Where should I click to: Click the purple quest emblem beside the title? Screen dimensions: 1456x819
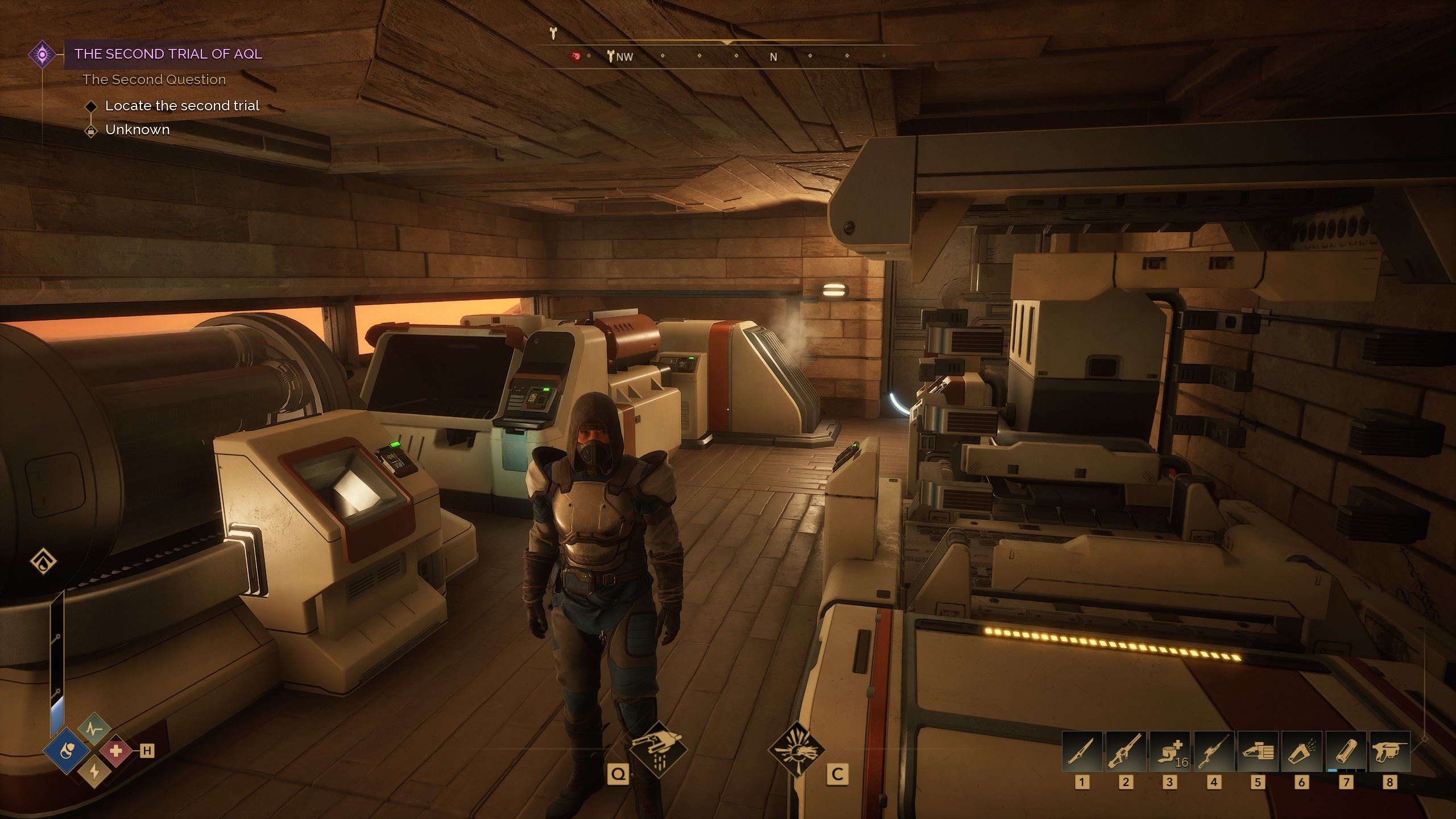pos(43,55)
